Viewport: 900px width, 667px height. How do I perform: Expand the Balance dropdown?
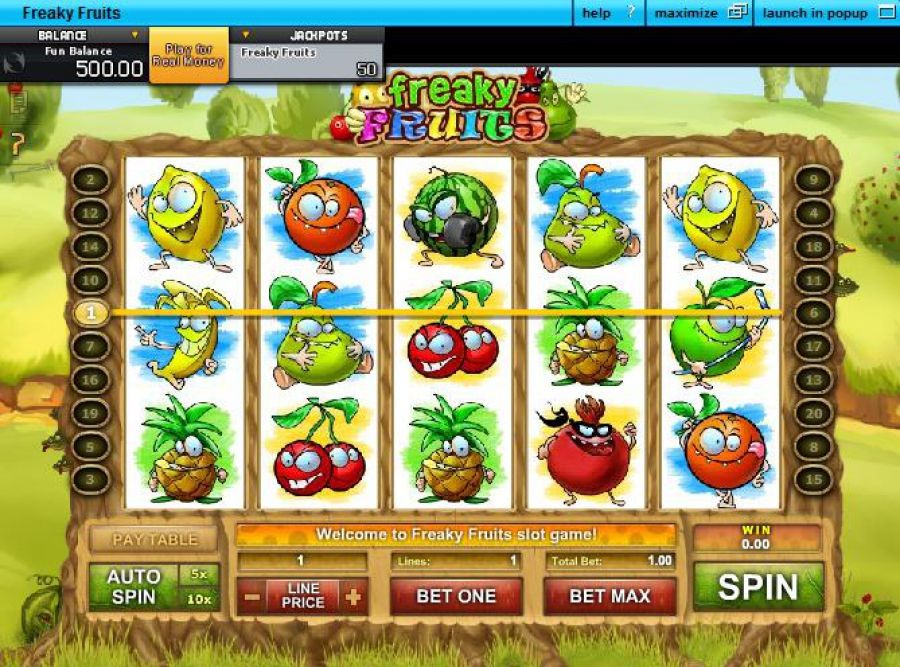point(136,35)
